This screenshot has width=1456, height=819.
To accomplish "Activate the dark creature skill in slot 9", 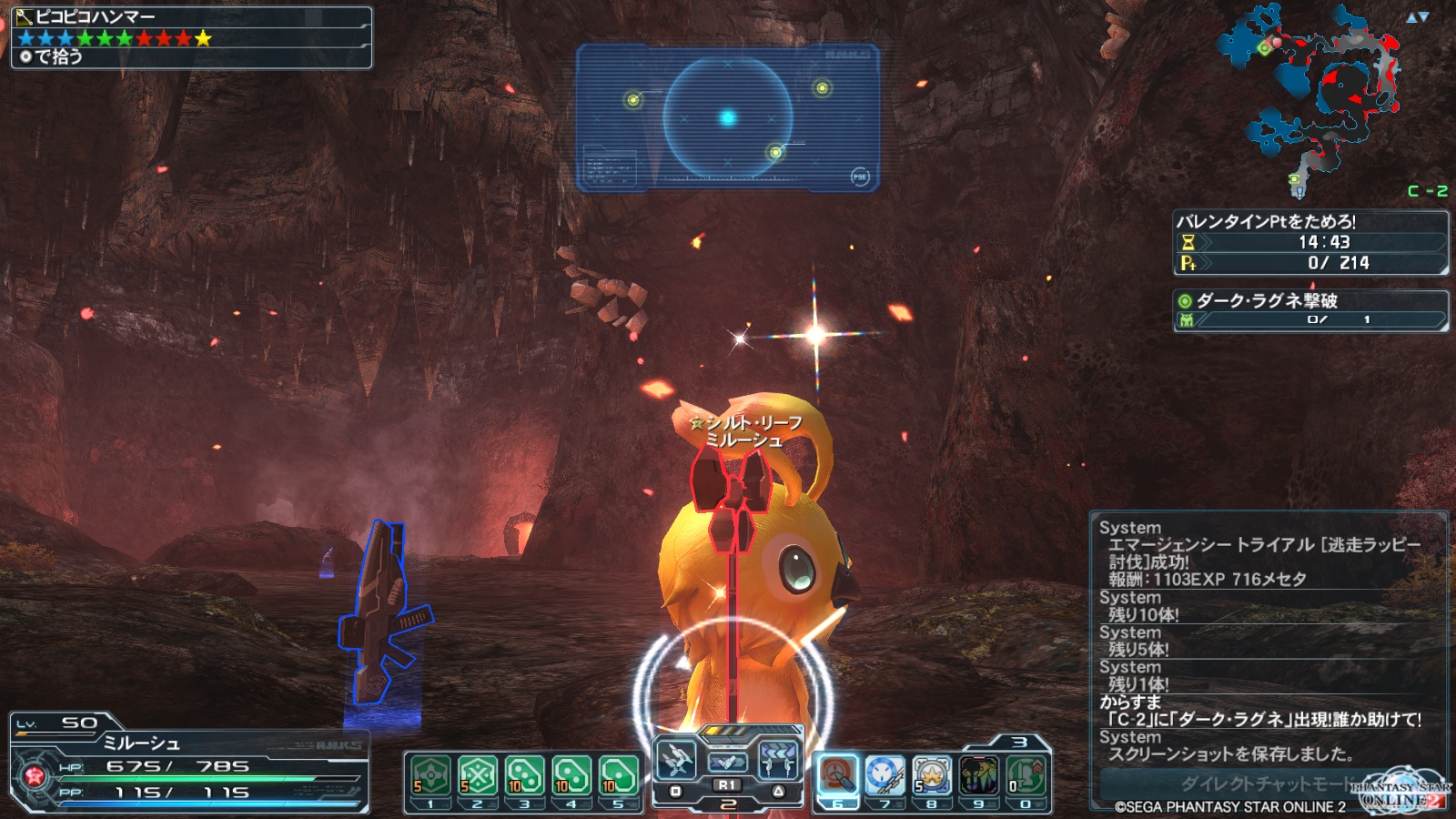I will point(979,776).
